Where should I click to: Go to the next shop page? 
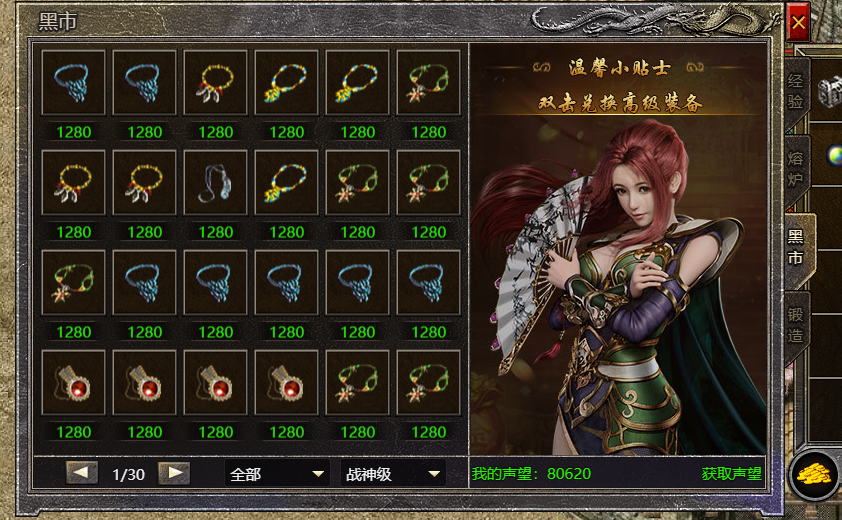pos(174,473)
